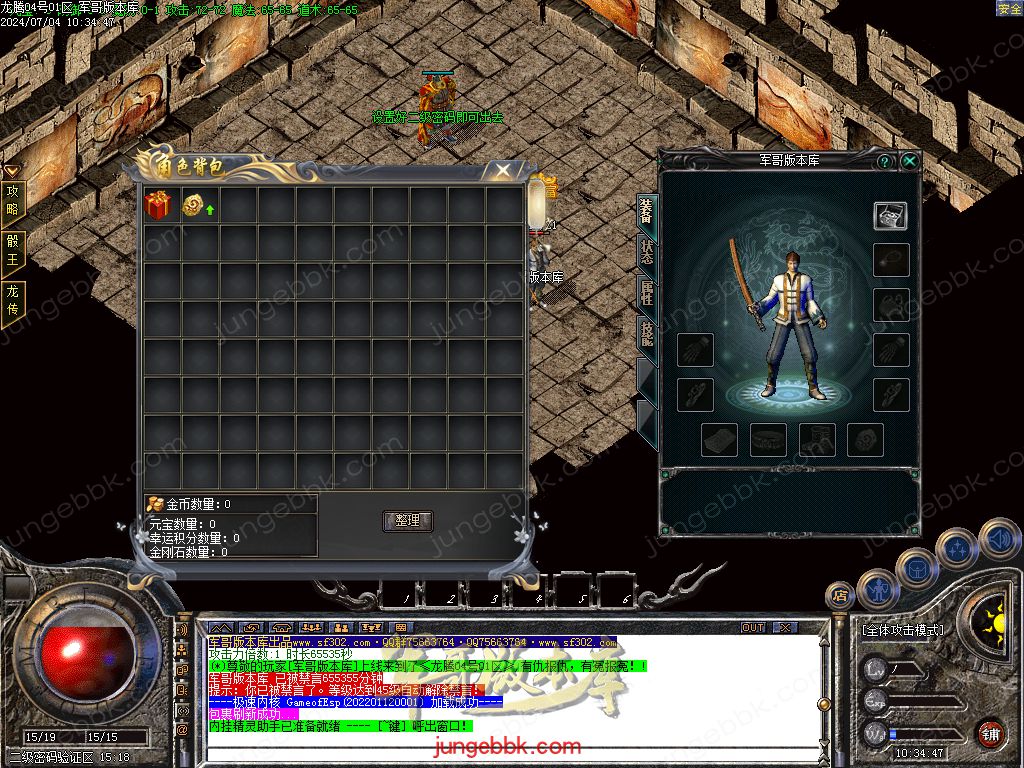
Task: Toggle the sound speaker button
Action: click(998, 538)
